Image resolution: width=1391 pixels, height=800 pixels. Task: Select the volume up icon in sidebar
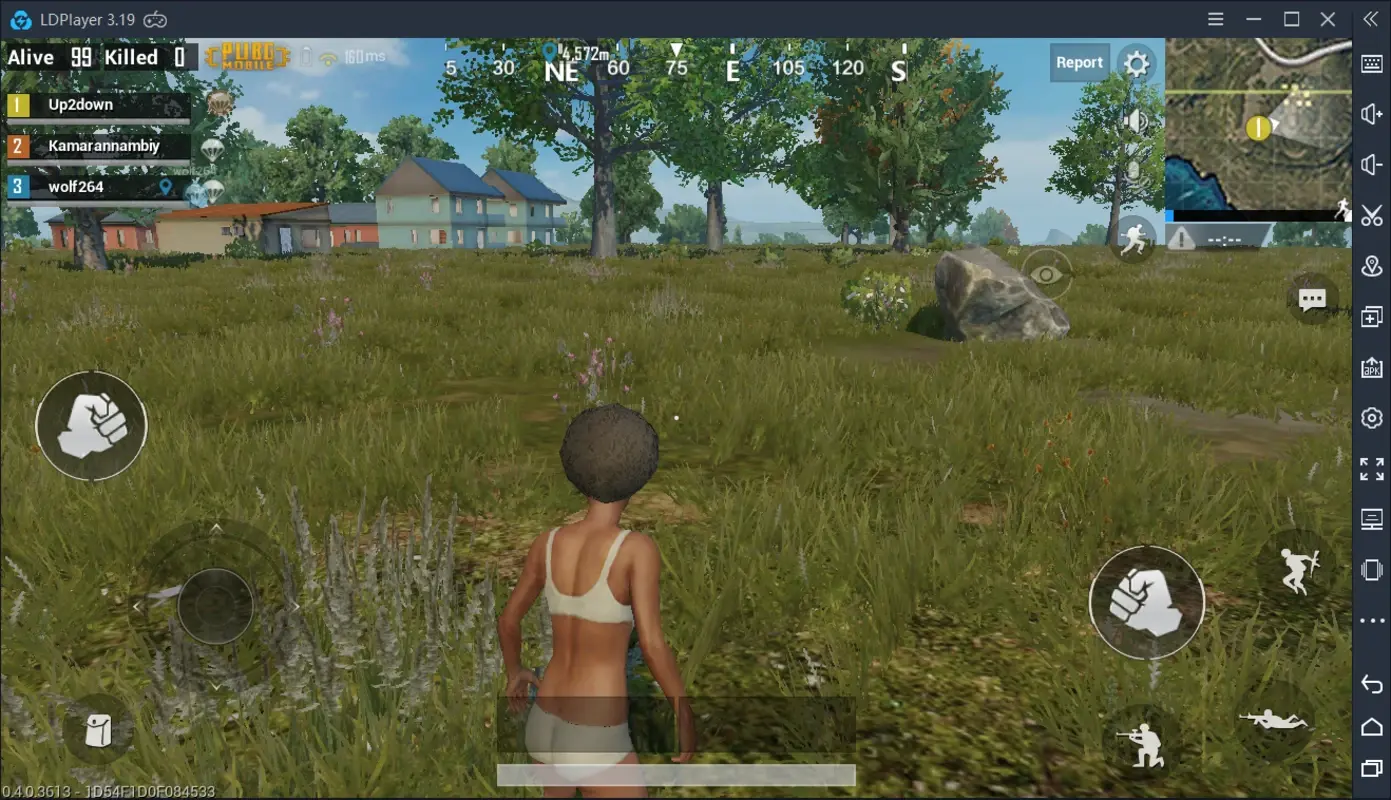pos(1371,113)
